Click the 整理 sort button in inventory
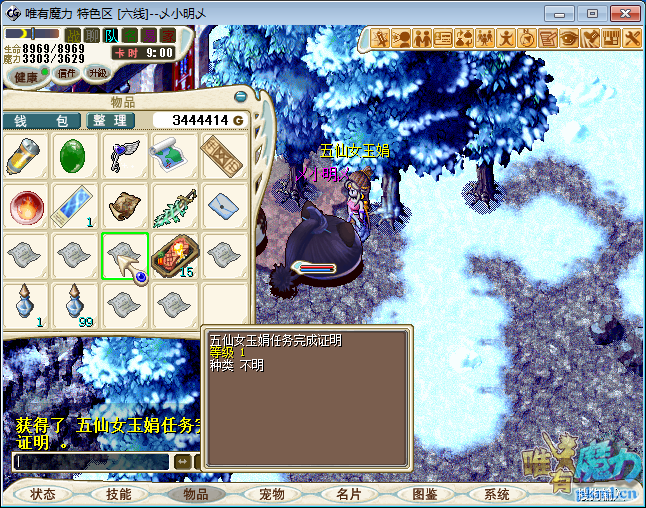Viewport: 646px width, 508px height. point(110,120)
